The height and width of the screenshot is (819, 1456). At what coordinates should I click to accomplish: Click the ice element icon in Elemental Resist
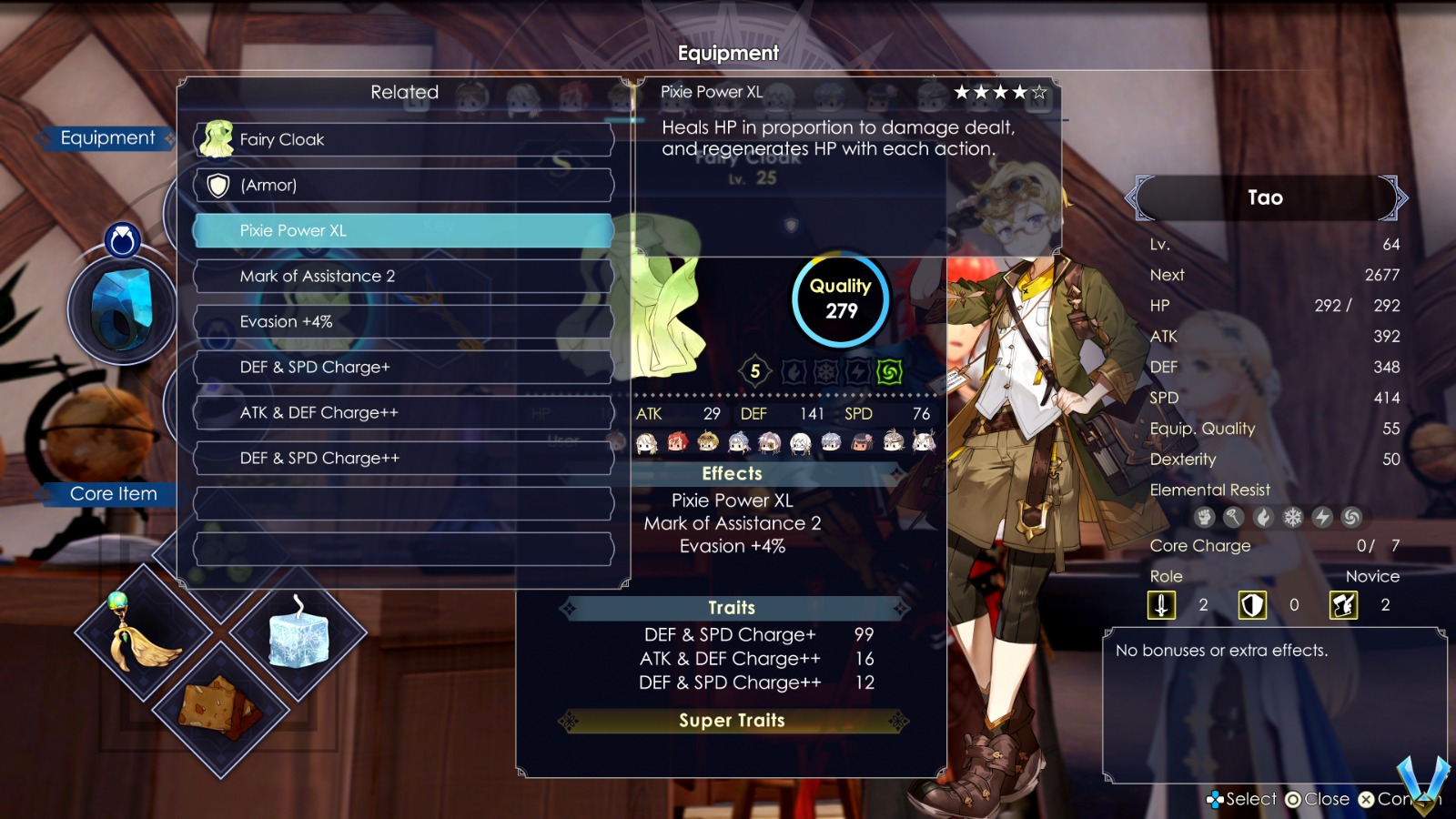coord(1292,517)
